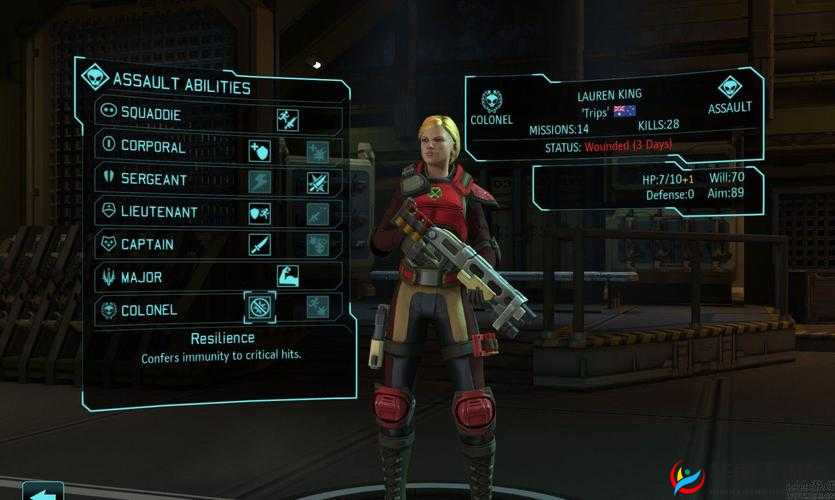Choose Sergeant's Close and Personal crossed-weapons icon
This screenshot has width=835, height=500.
[317, 183]
